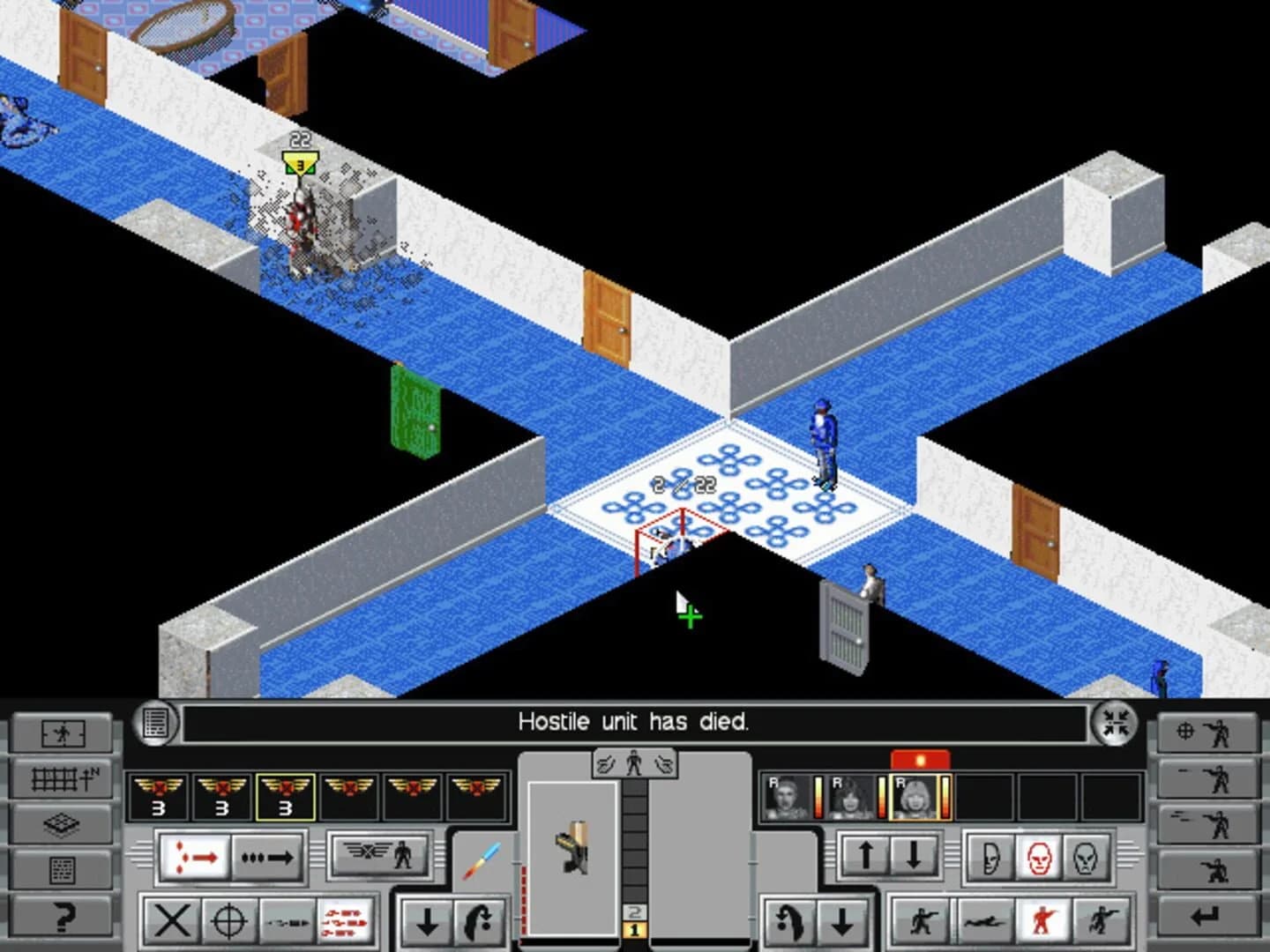Click the first agent portrait
The width and height of the screenshot is (1270, 952).
click(785, 795)
